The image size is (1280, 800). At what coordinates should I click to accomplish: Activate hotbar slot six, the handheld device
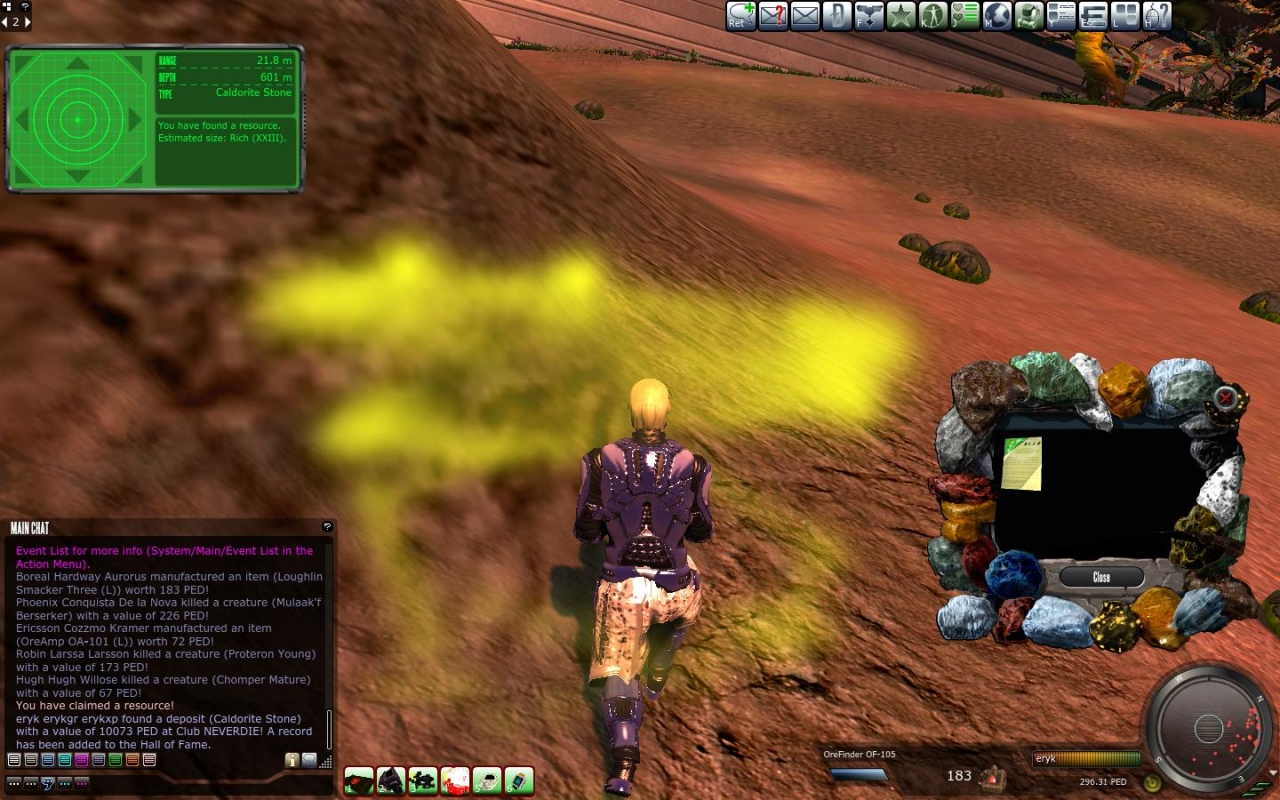tap(519, 780)
